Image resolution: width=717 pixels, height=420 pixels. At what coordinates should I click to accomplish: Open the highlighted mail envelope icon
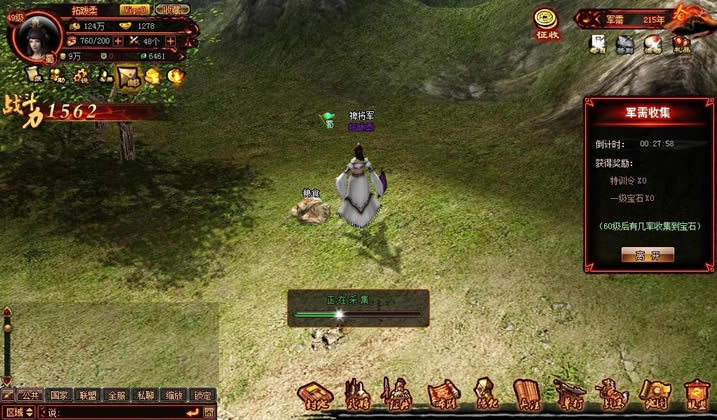tap(128, 76)
